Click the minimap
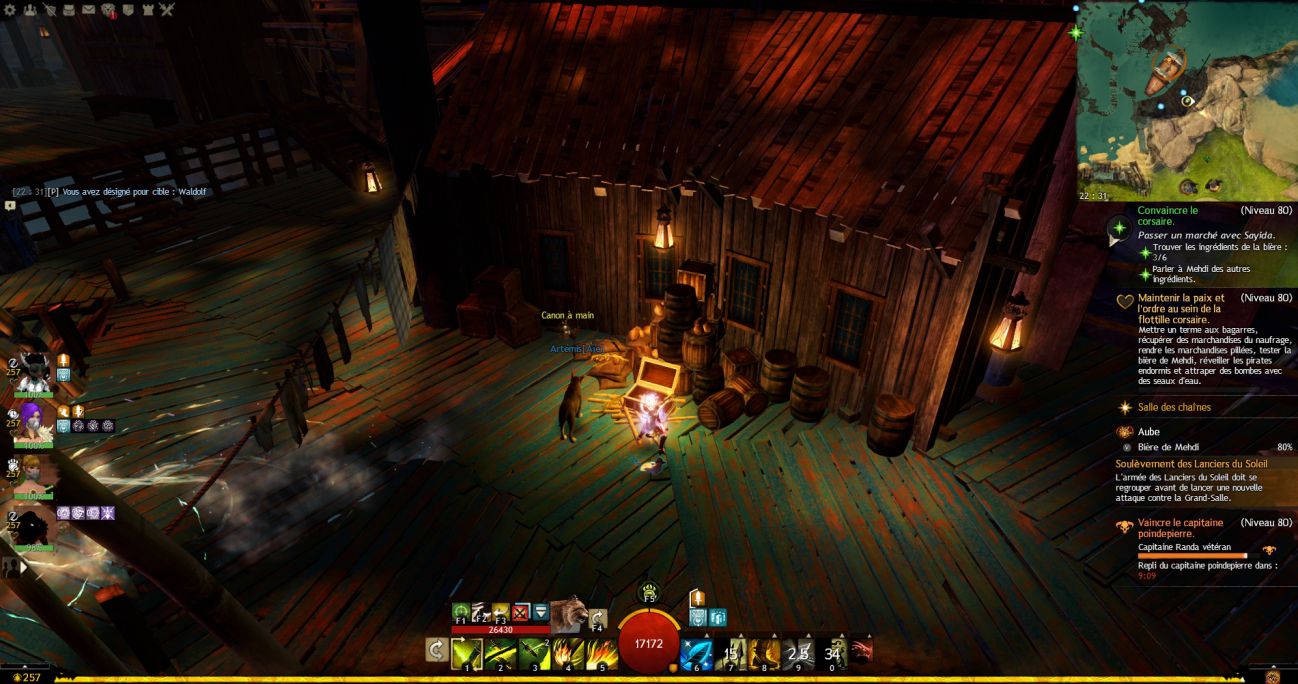Image resolution: width=1298 pixels, height=684 pixels. pyautogui.click(x=1187, y=100)
